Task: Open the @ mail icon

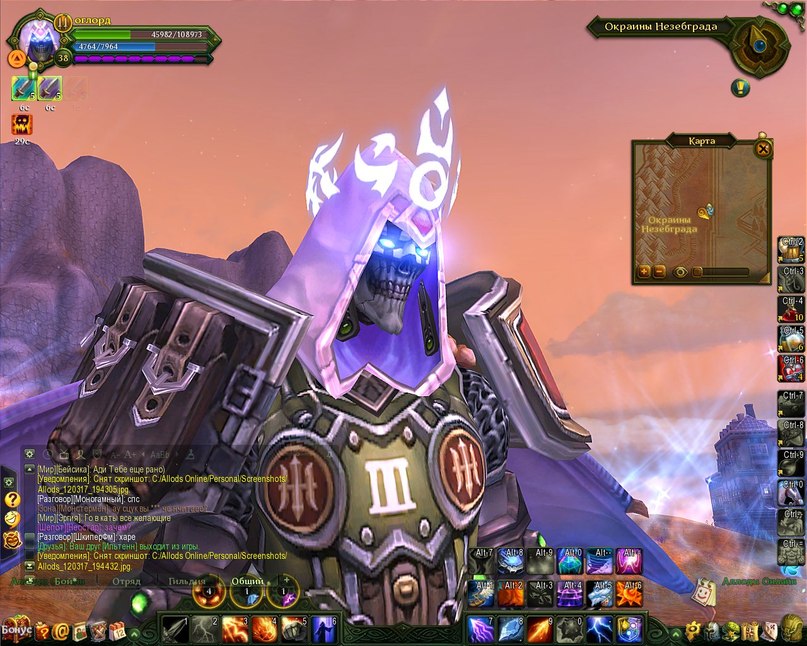Action: click(x=62, y=631)
